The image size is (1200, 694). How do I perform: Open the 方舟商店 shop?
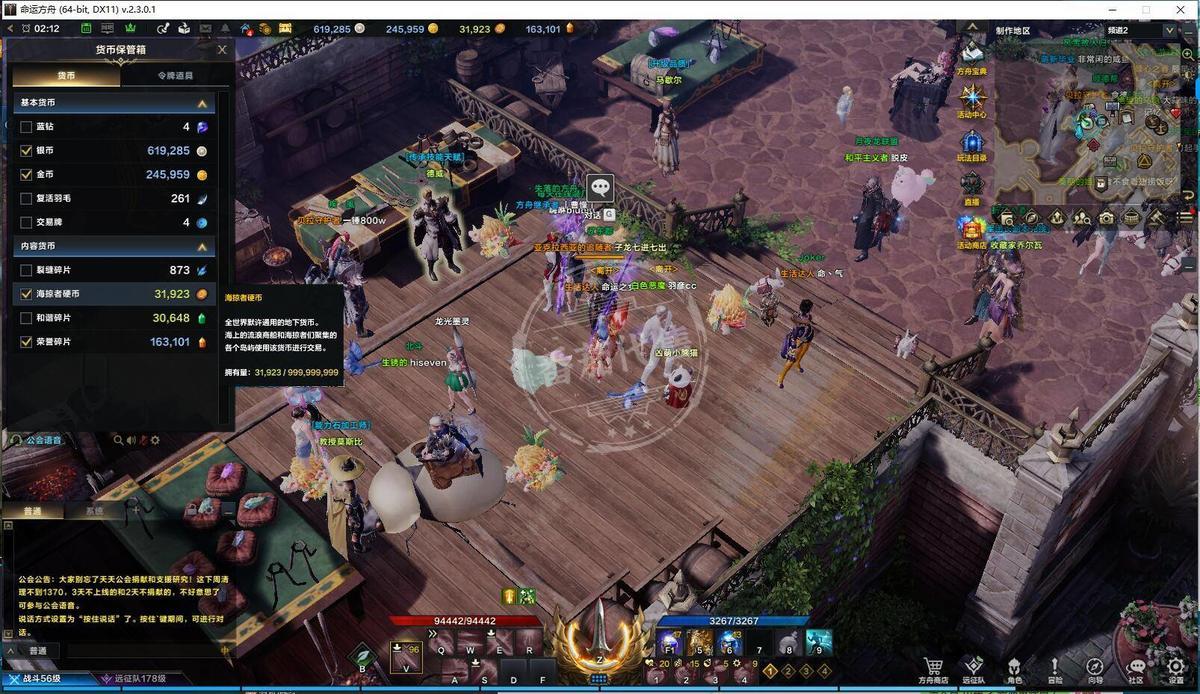[x=934, y=668]
